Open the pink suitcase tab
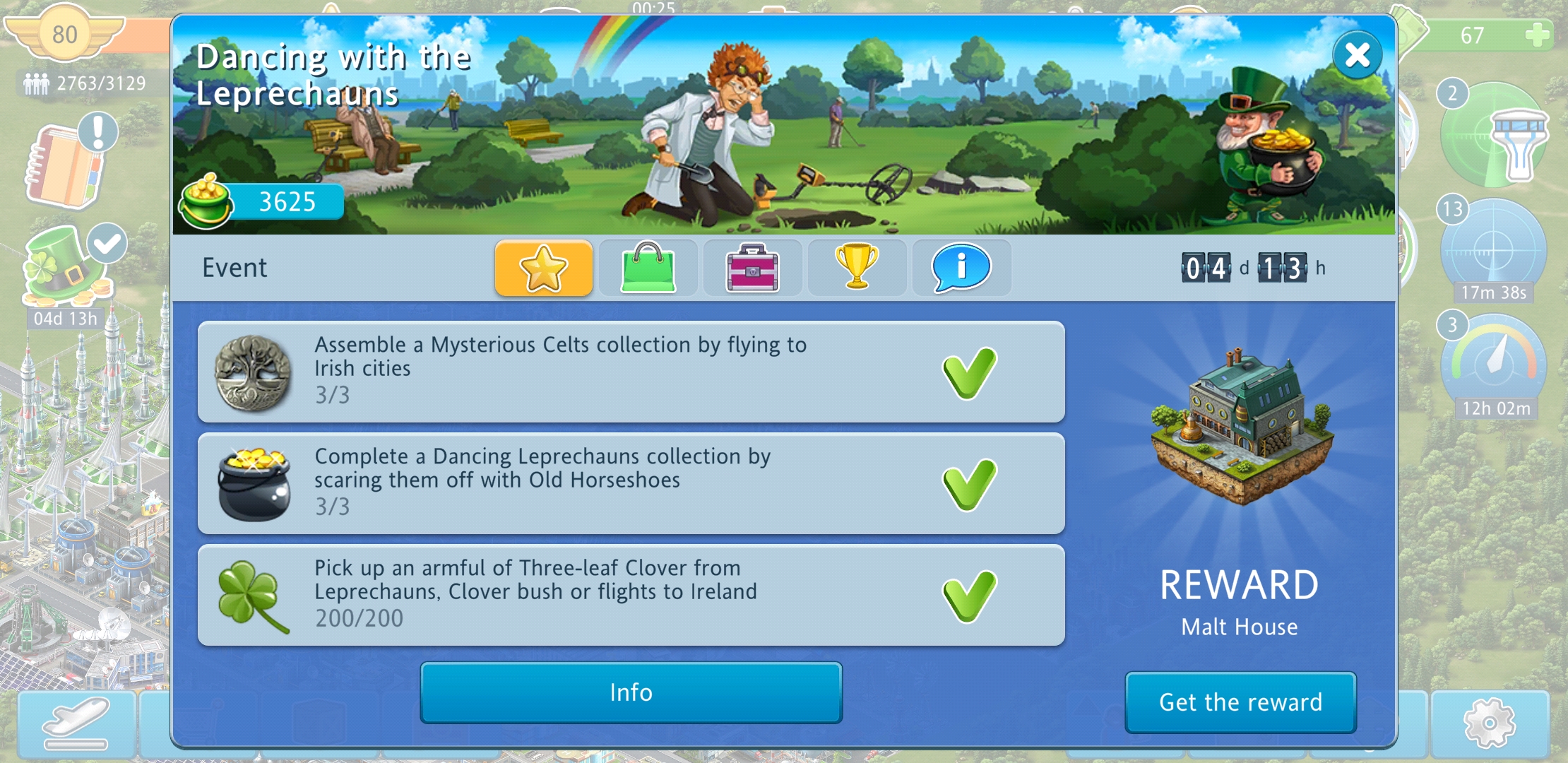This screenshot has width=1568, height=763. (x=752, y=268)
